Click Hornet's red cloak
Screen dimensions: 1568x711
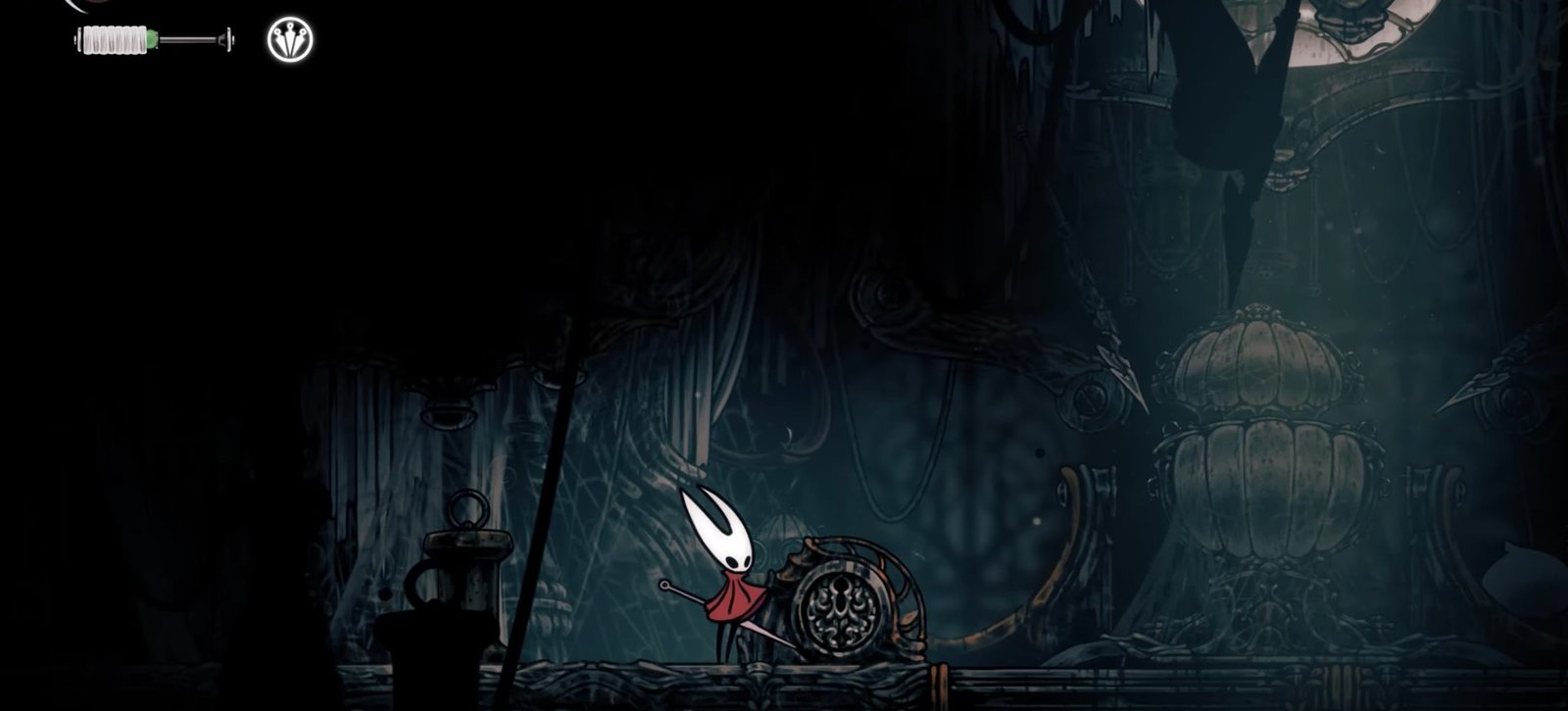pos(735,602)
